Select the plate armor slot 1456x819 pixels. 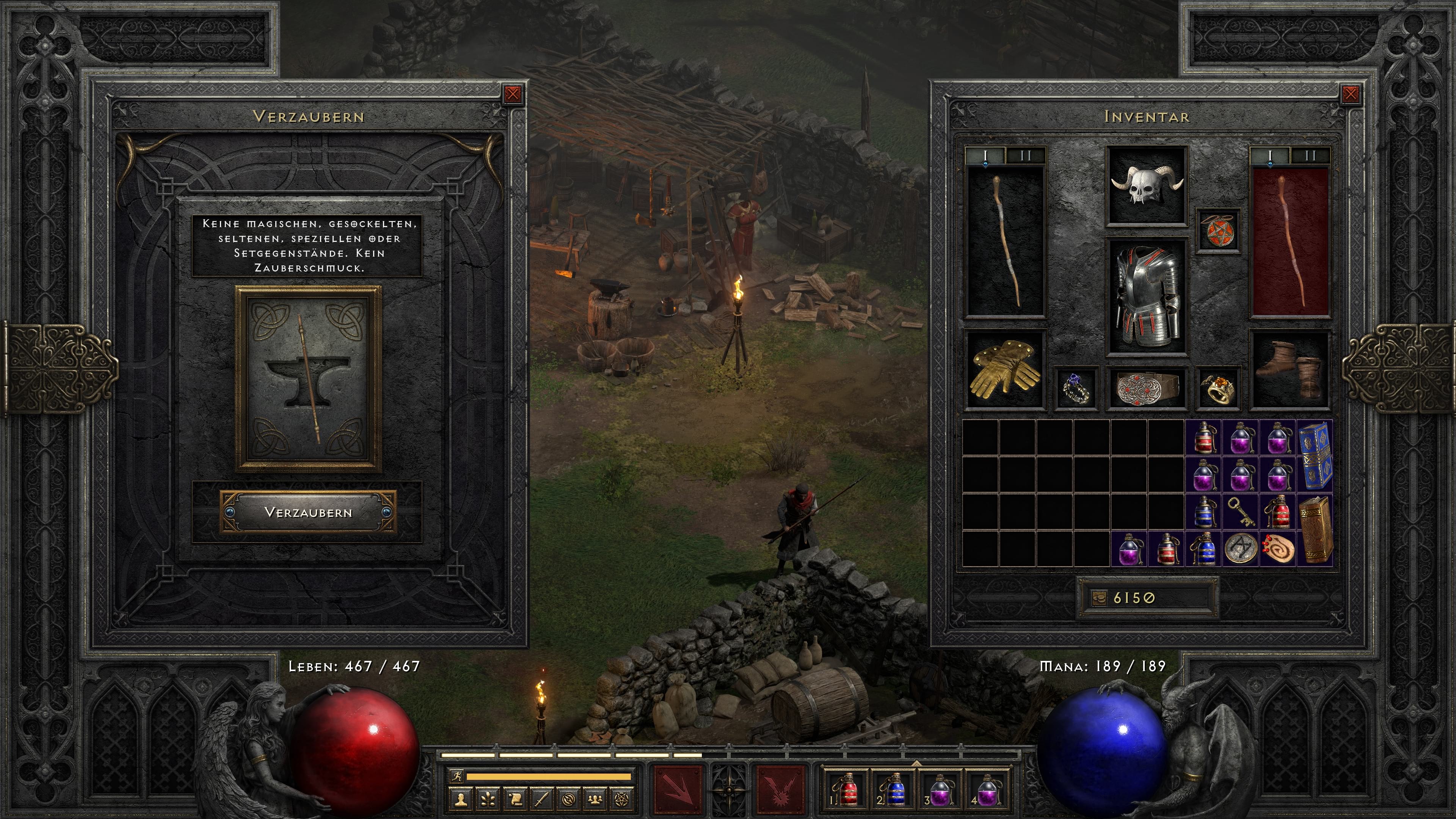[x=1146, y=296]
